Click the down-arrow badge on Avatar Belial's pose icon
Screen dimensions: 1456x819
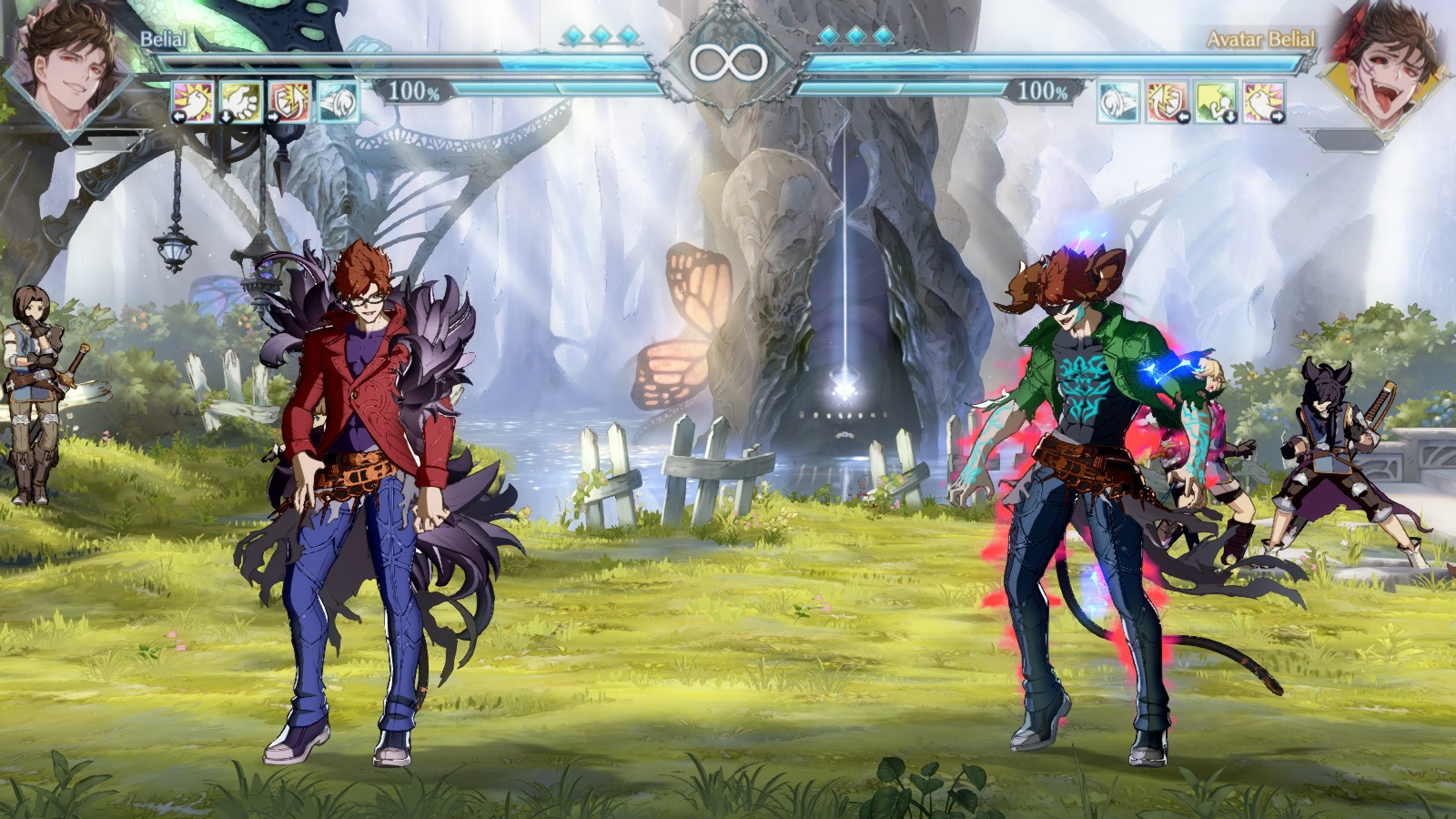(1231, 116)
